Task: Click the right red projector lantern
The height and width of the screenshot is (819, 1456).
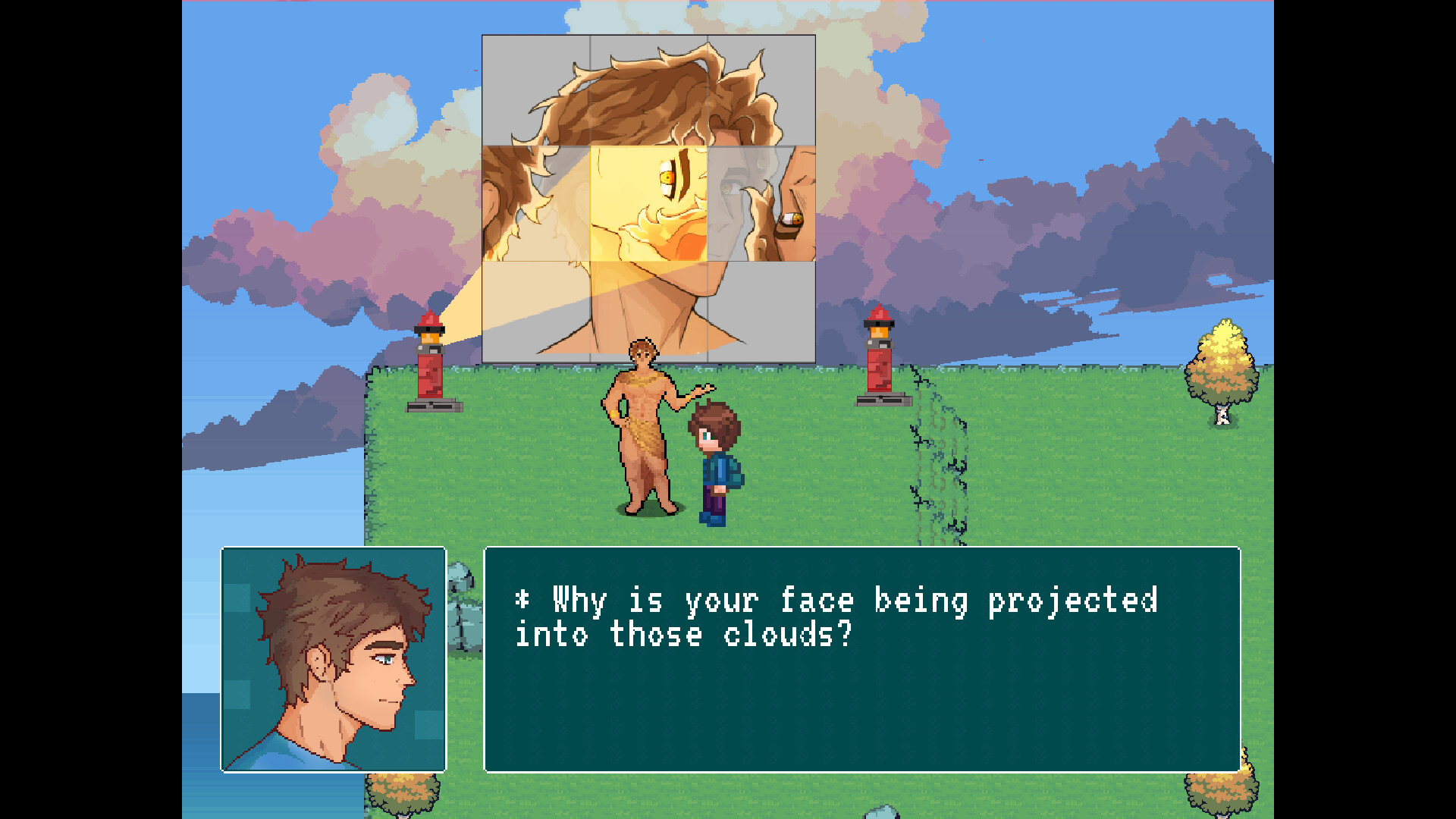Action: point(880,356)
